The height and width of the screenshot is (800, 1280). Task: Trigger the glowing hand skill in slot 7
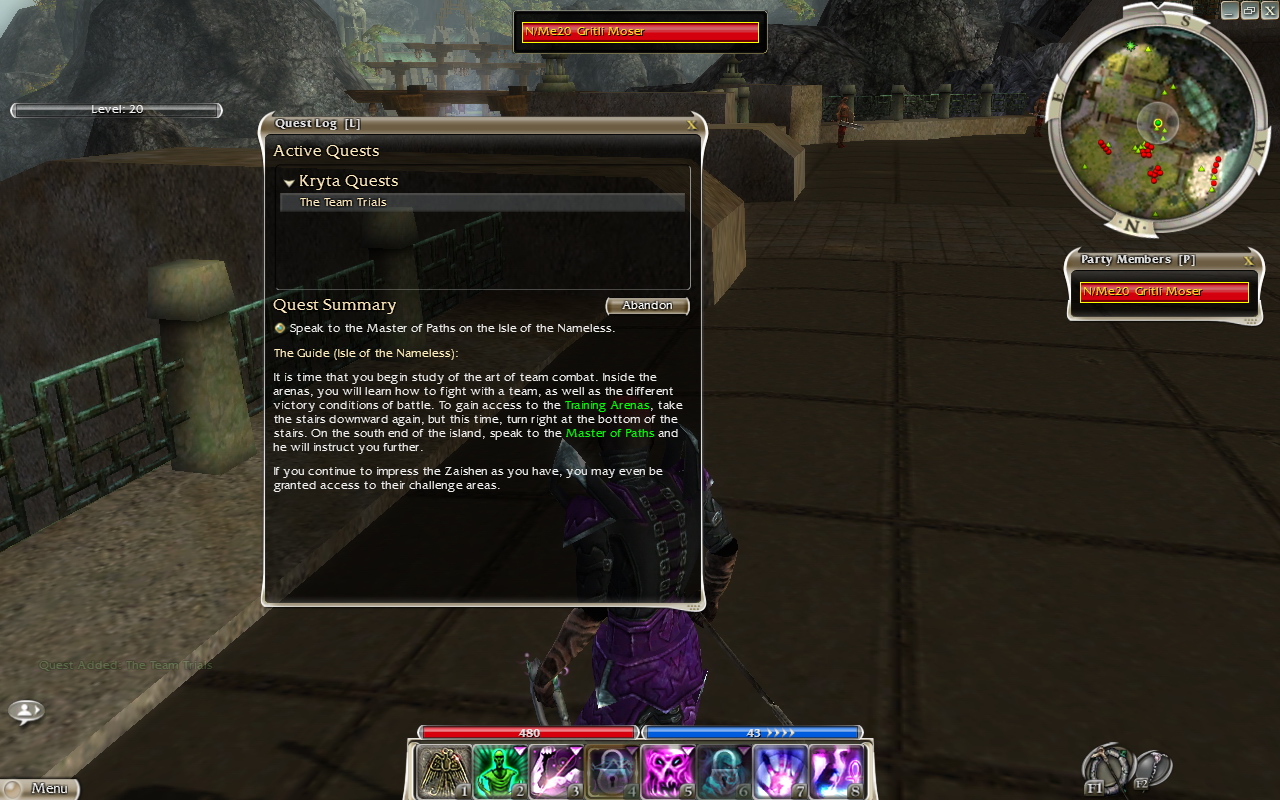pos(779,772)
